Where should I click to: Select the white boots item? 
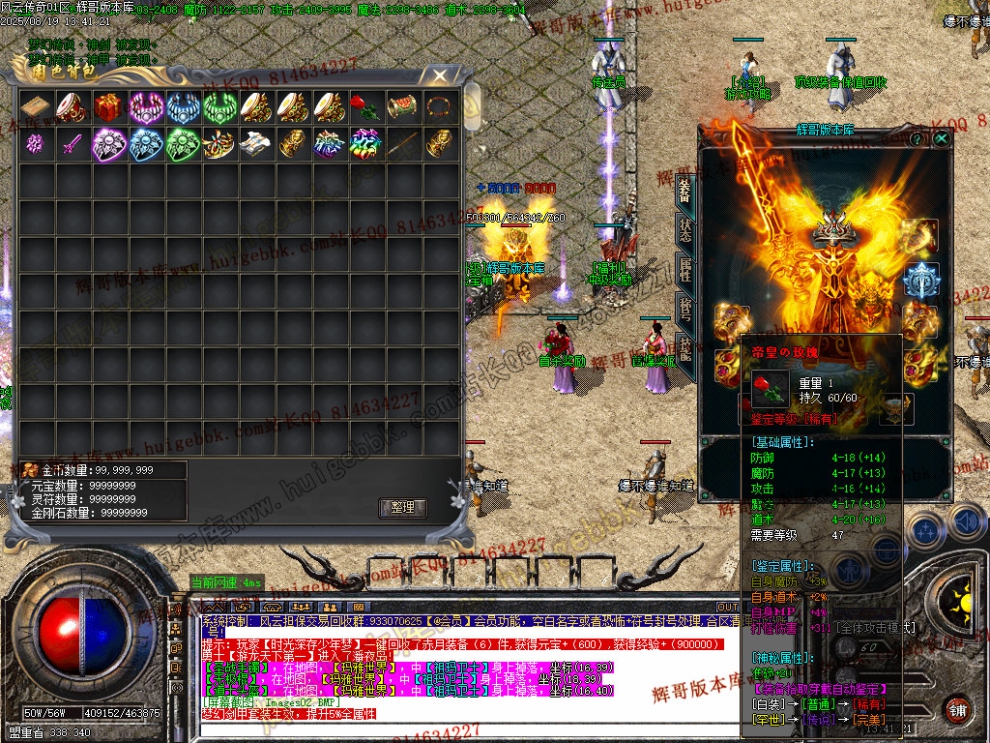[256, 144]
